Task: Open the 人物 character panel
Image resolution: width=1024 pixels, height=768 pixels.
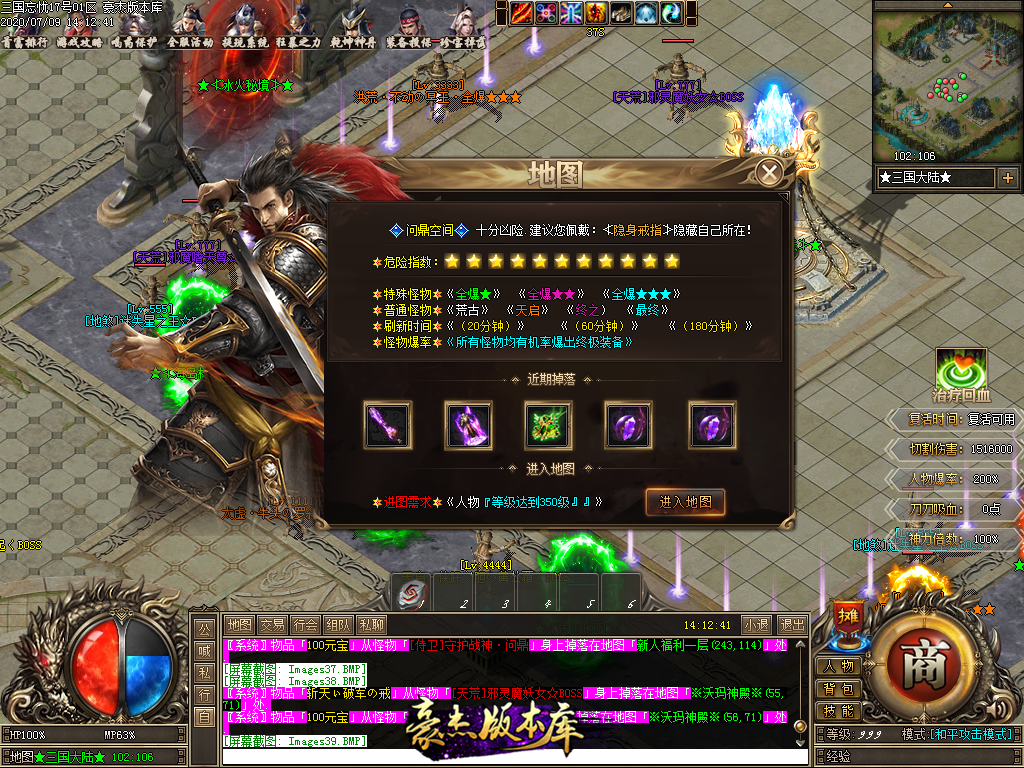Action: (x=840, y=667)
